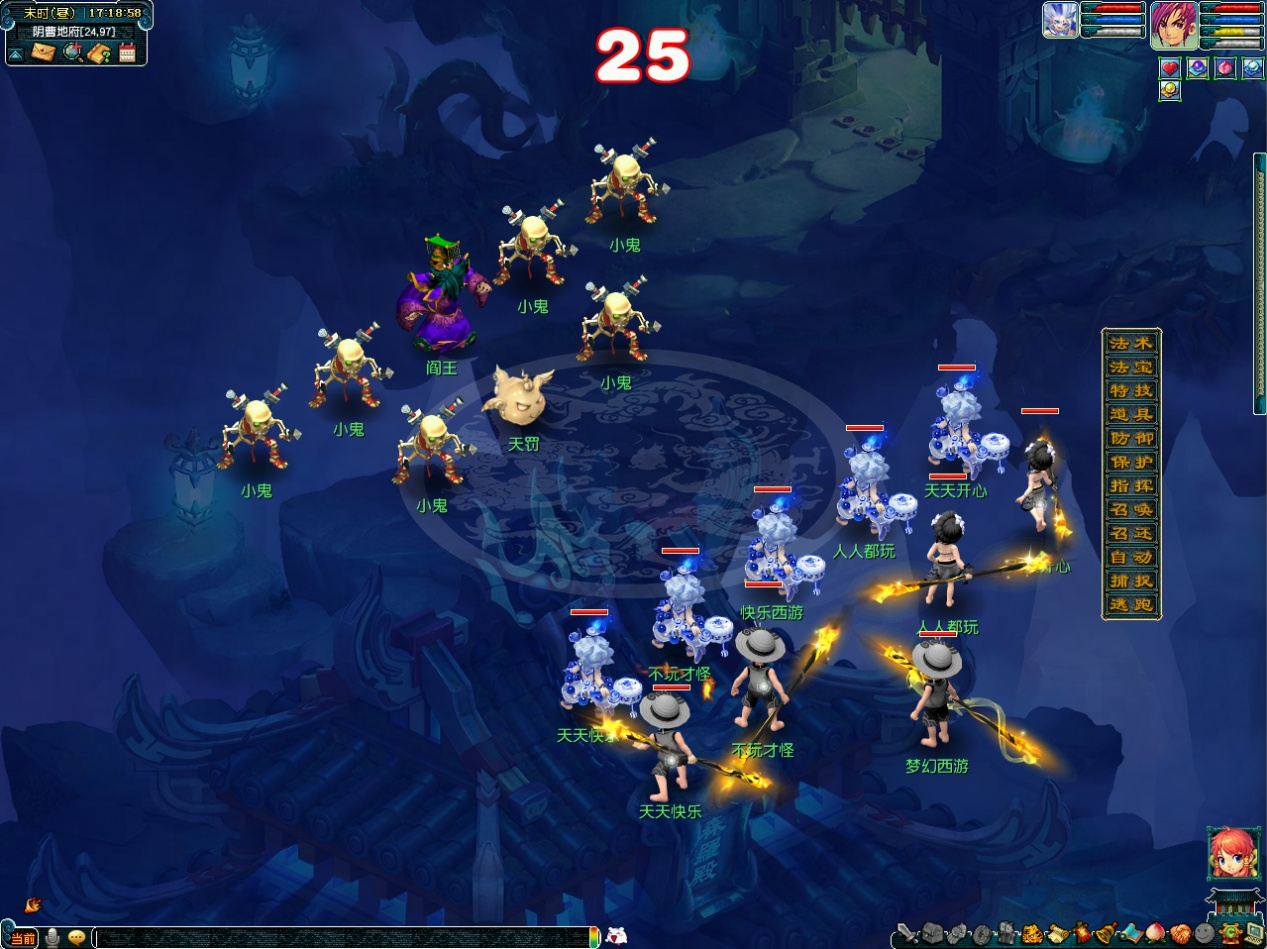
Task: Select 逃跑 (Flee) to escape battle
Action: 1131,605
